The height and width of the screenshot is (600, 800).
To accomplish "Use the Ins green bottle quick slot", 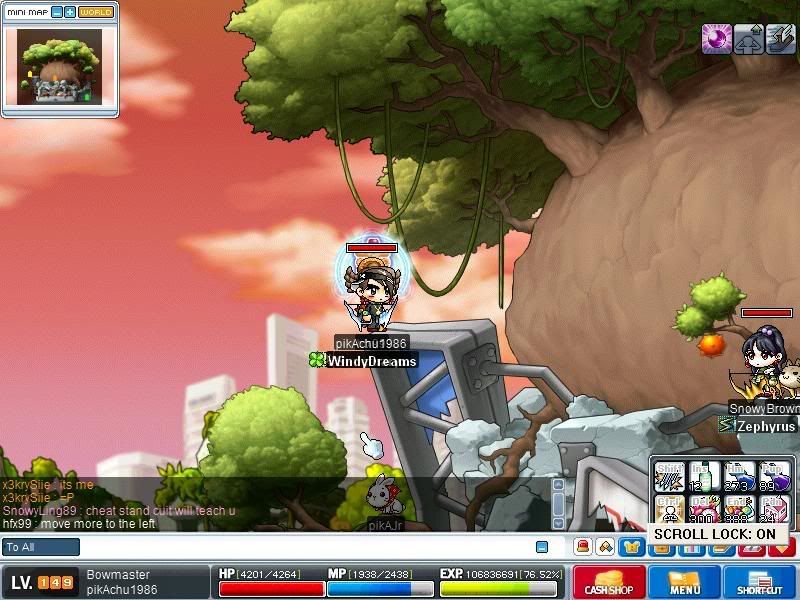I will coord(705,476).
